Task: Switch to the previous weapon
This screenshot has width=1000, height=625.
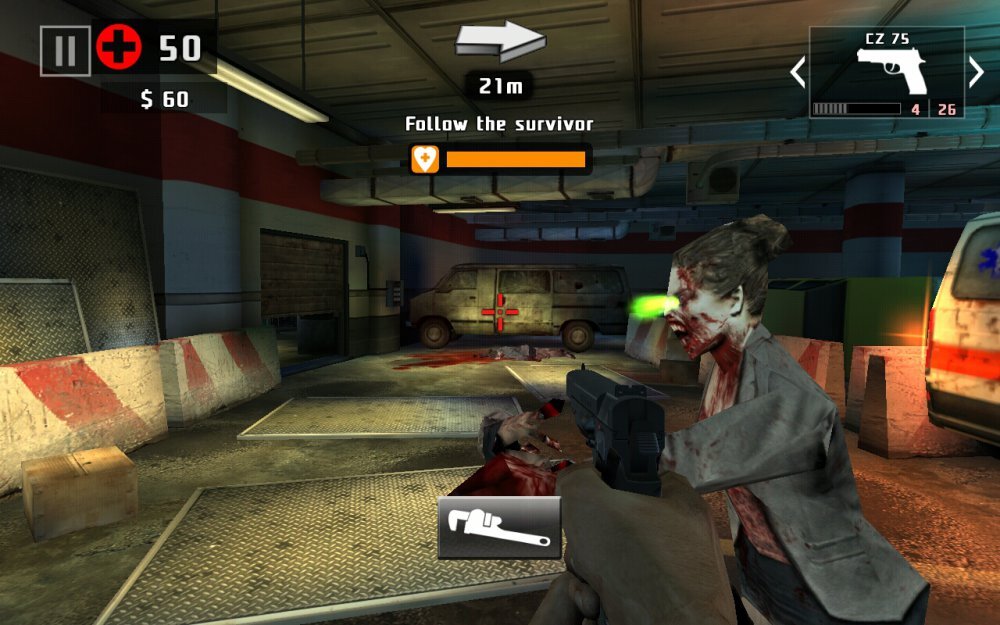Action: coord(798,72)
